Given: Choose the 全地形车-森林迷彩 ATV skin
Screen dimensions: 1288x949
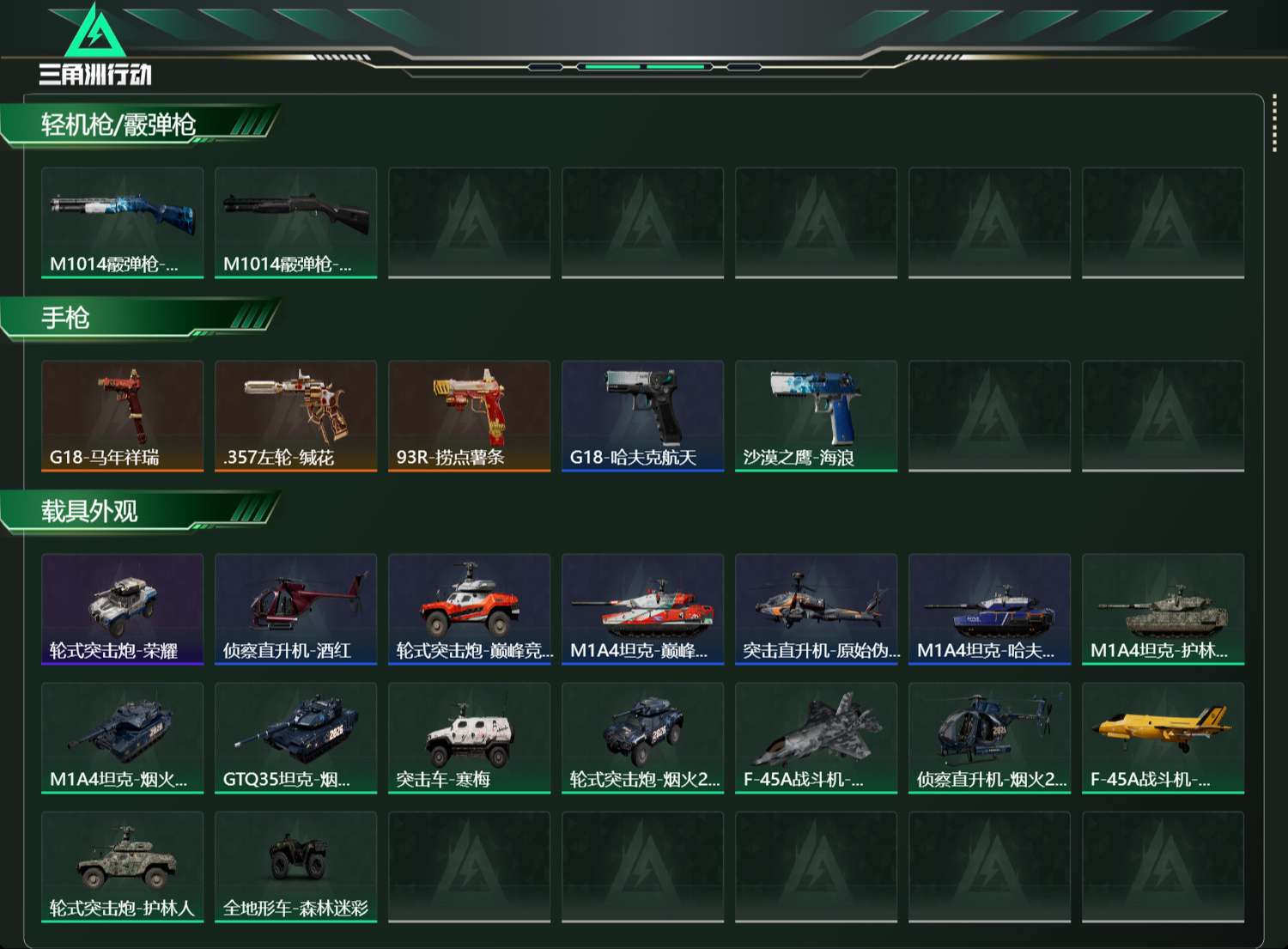Looking at the screenshot, I should [x=296, y=867].
